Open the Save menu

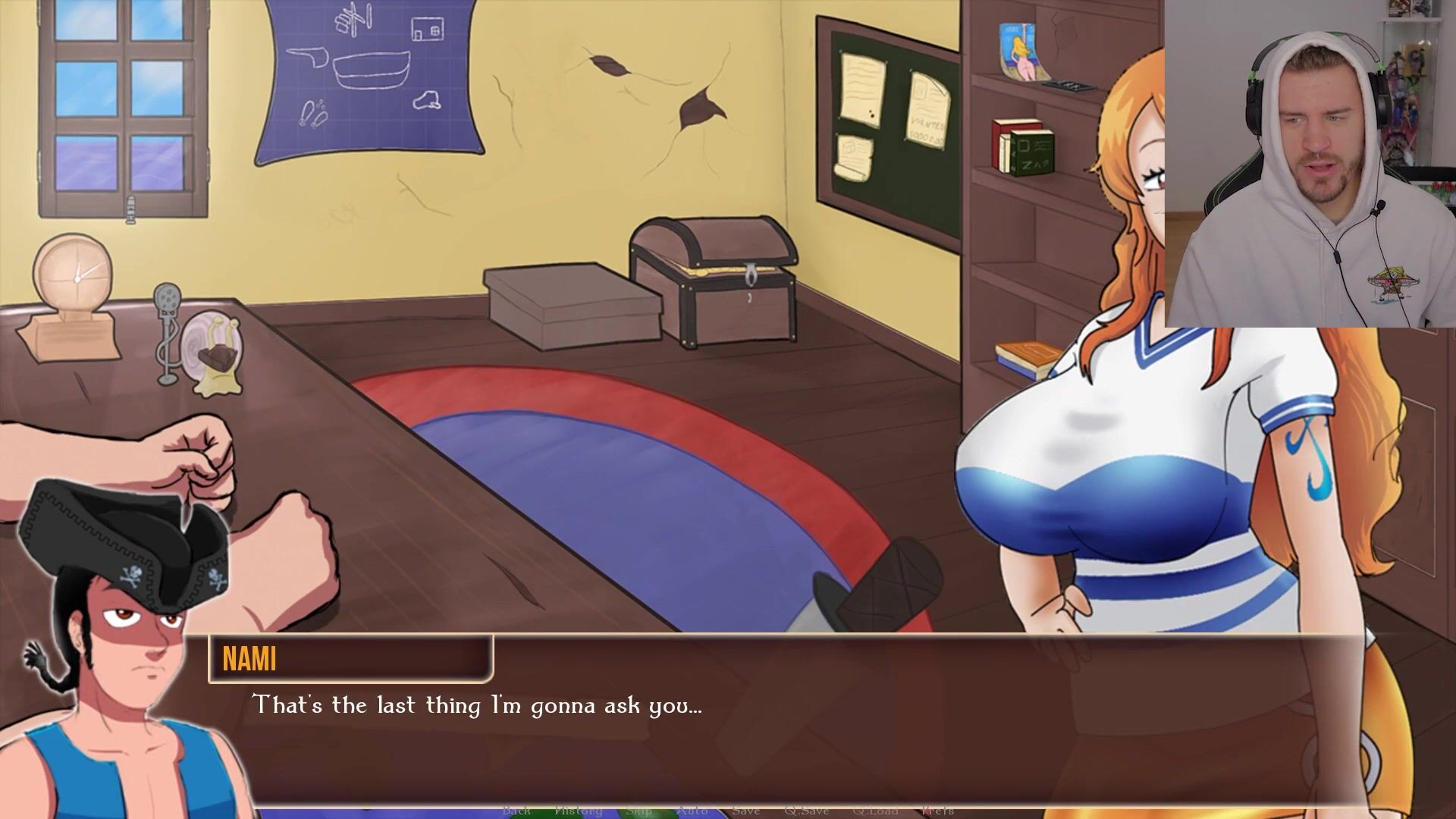point(746,811)
